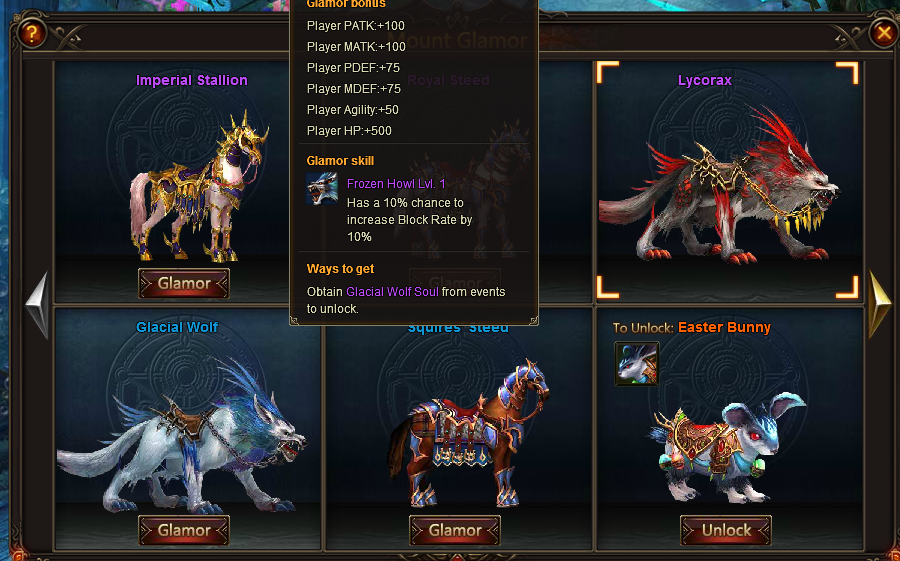Viewport: 900px width, 561px height.
Task: Unlock the Easter Bunny mount
Action: [x=726, y=531]
